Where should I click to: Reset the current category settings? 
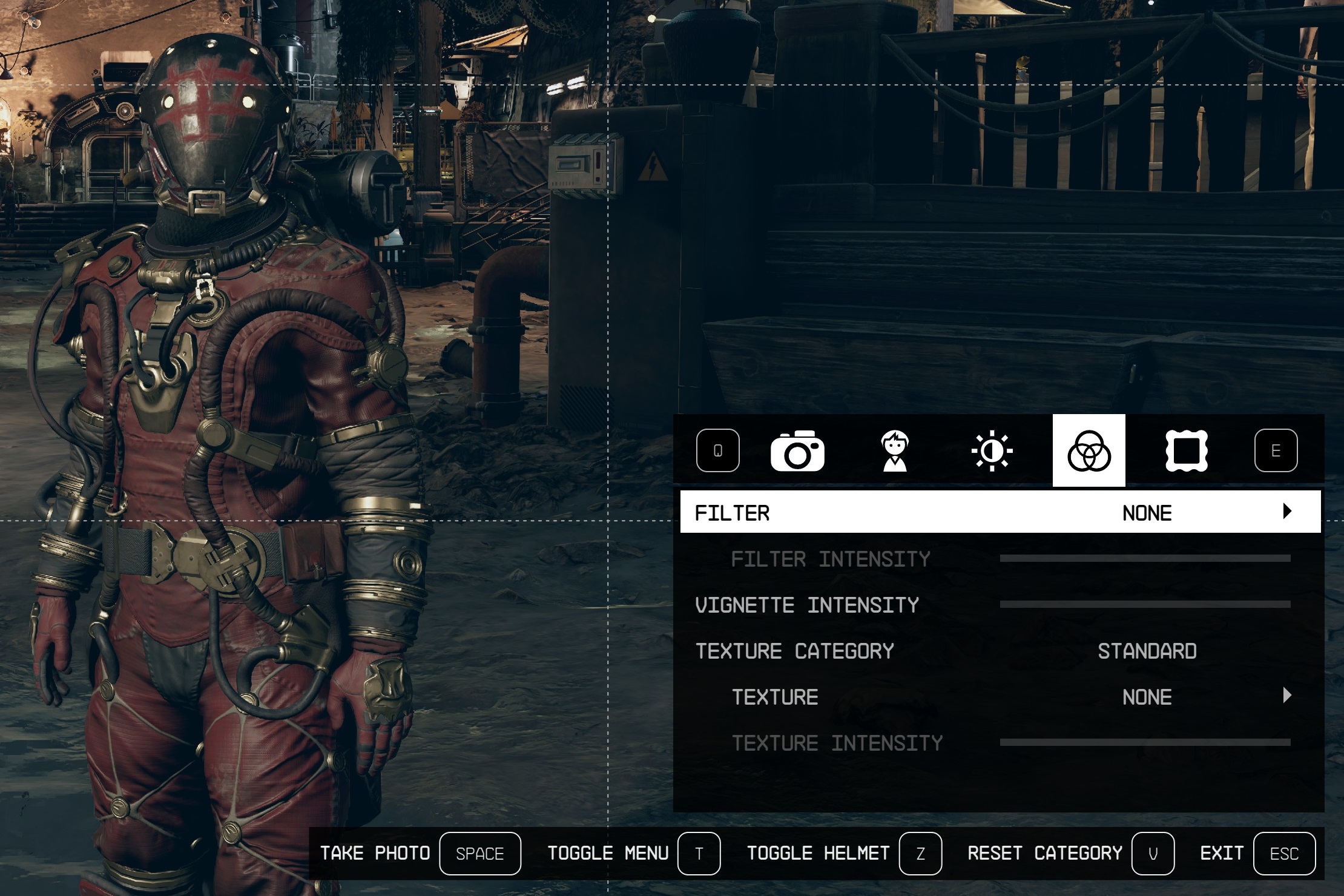pyautogui.click(x=1153, y=854)
